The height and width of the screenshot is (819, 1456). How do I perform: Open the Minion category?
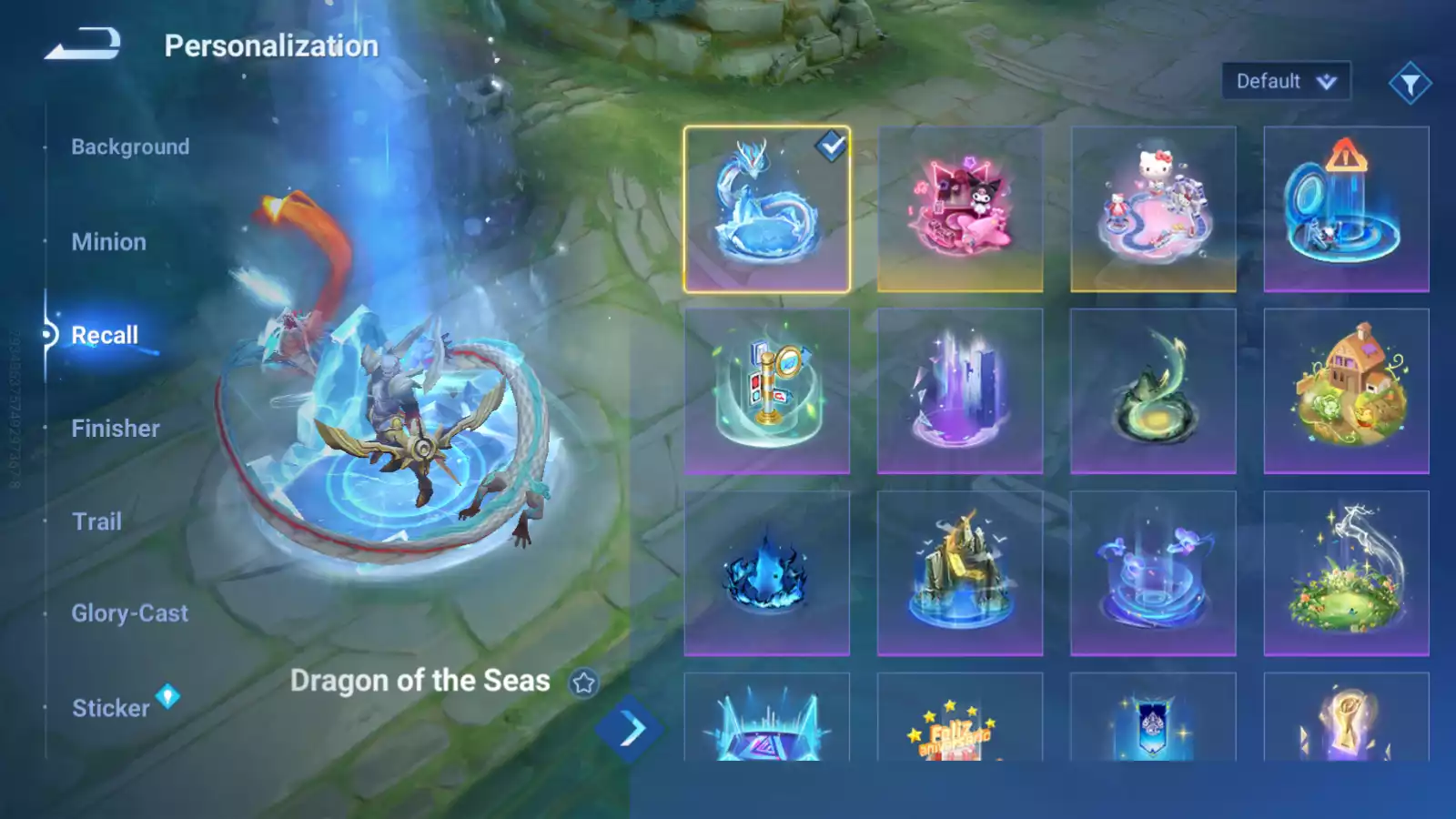(108, 242)
